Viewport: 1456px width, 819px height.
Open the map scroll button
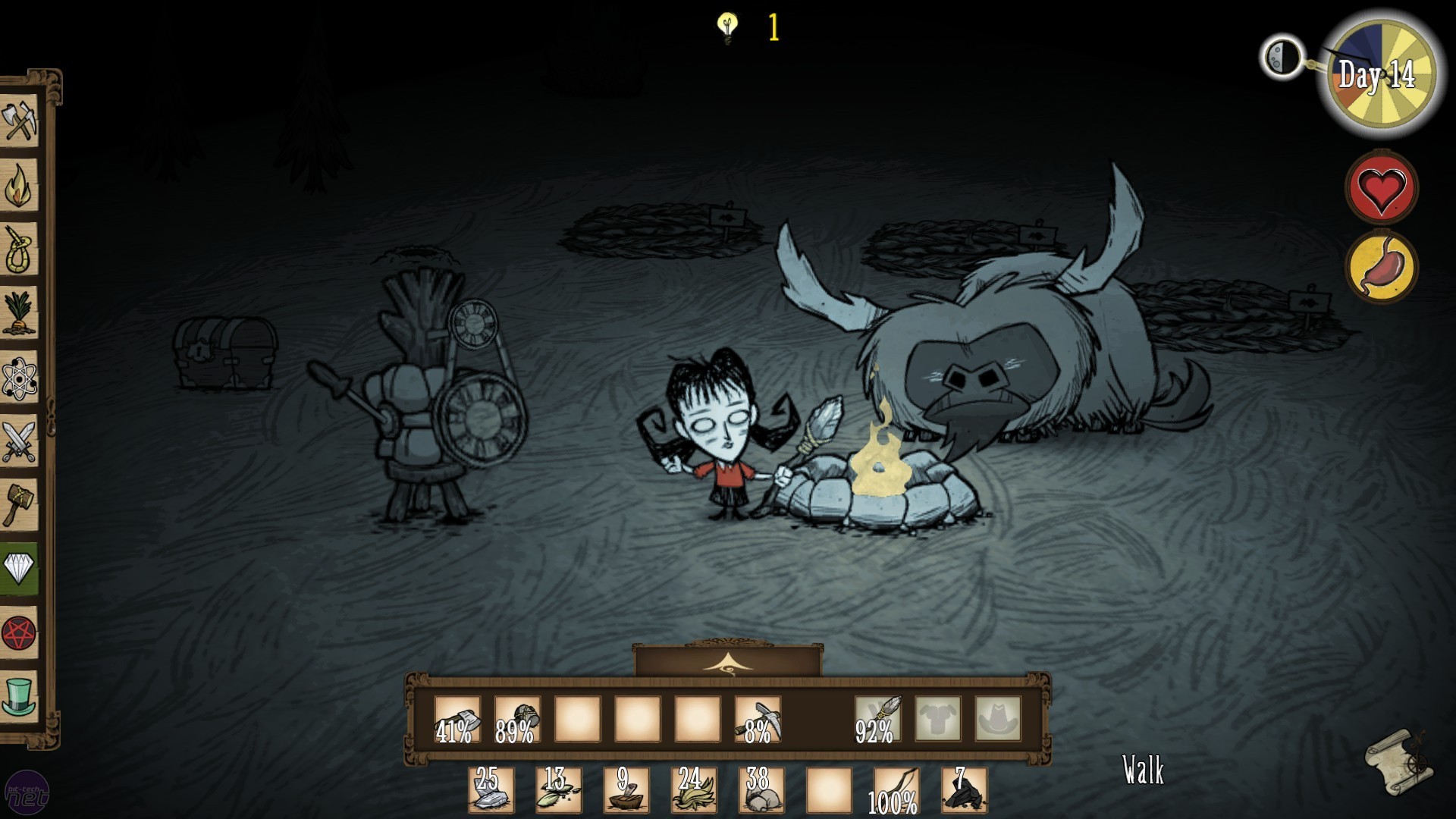(1398, 761)
